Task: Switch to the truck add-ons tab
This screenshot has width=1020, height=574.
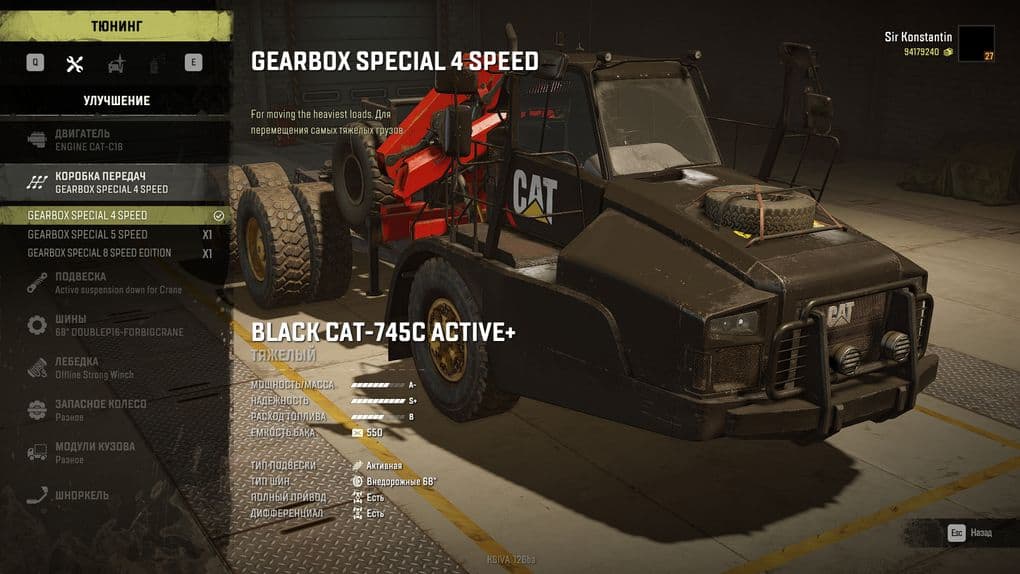Action: coord(116,63)
